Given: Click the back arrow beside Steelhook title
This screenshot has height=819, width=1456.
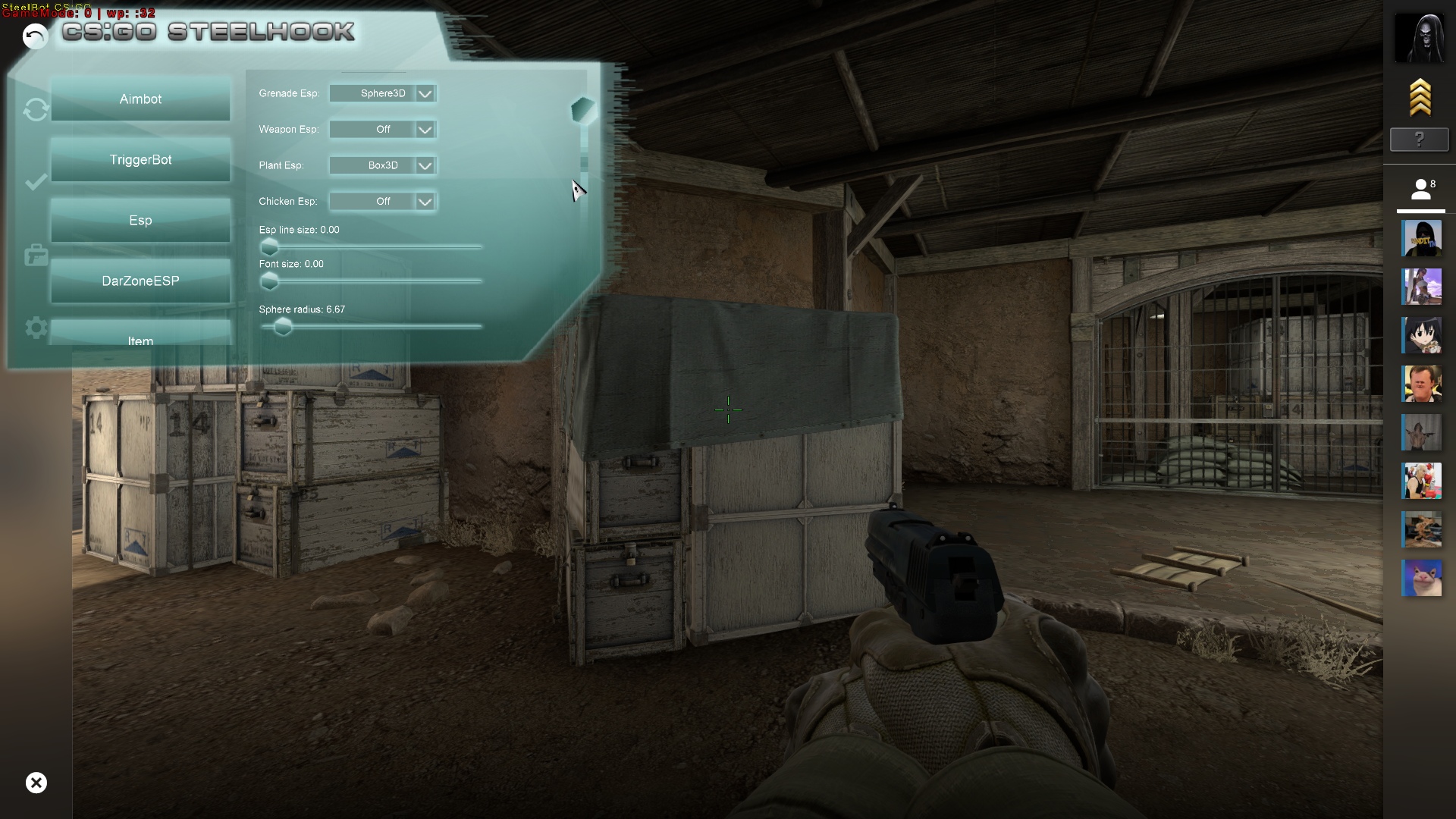Looking at the screenshot, I should tap(35, 36).
